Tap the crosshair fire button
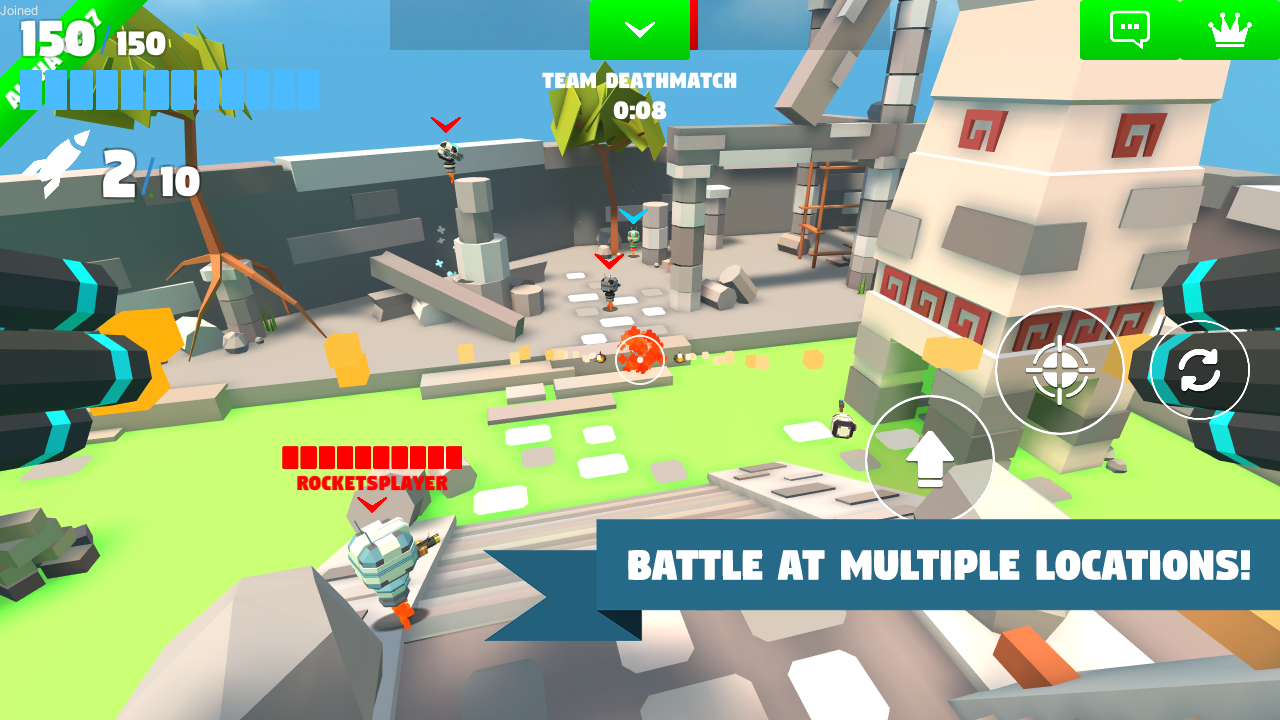 (x=1060, y=370)
